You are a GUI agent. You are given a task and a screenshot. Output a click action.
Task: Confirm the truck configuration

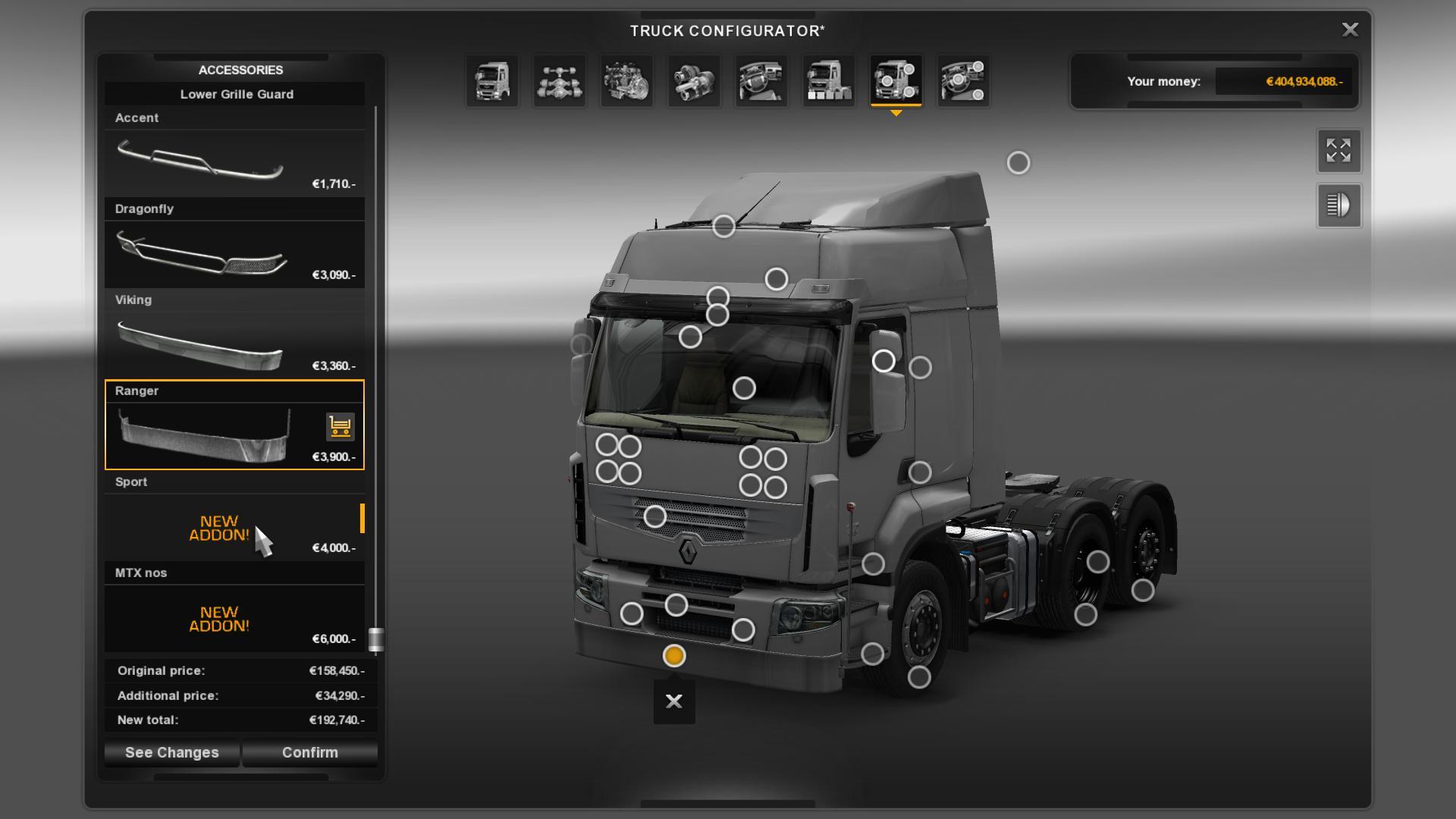pos(309,752)
